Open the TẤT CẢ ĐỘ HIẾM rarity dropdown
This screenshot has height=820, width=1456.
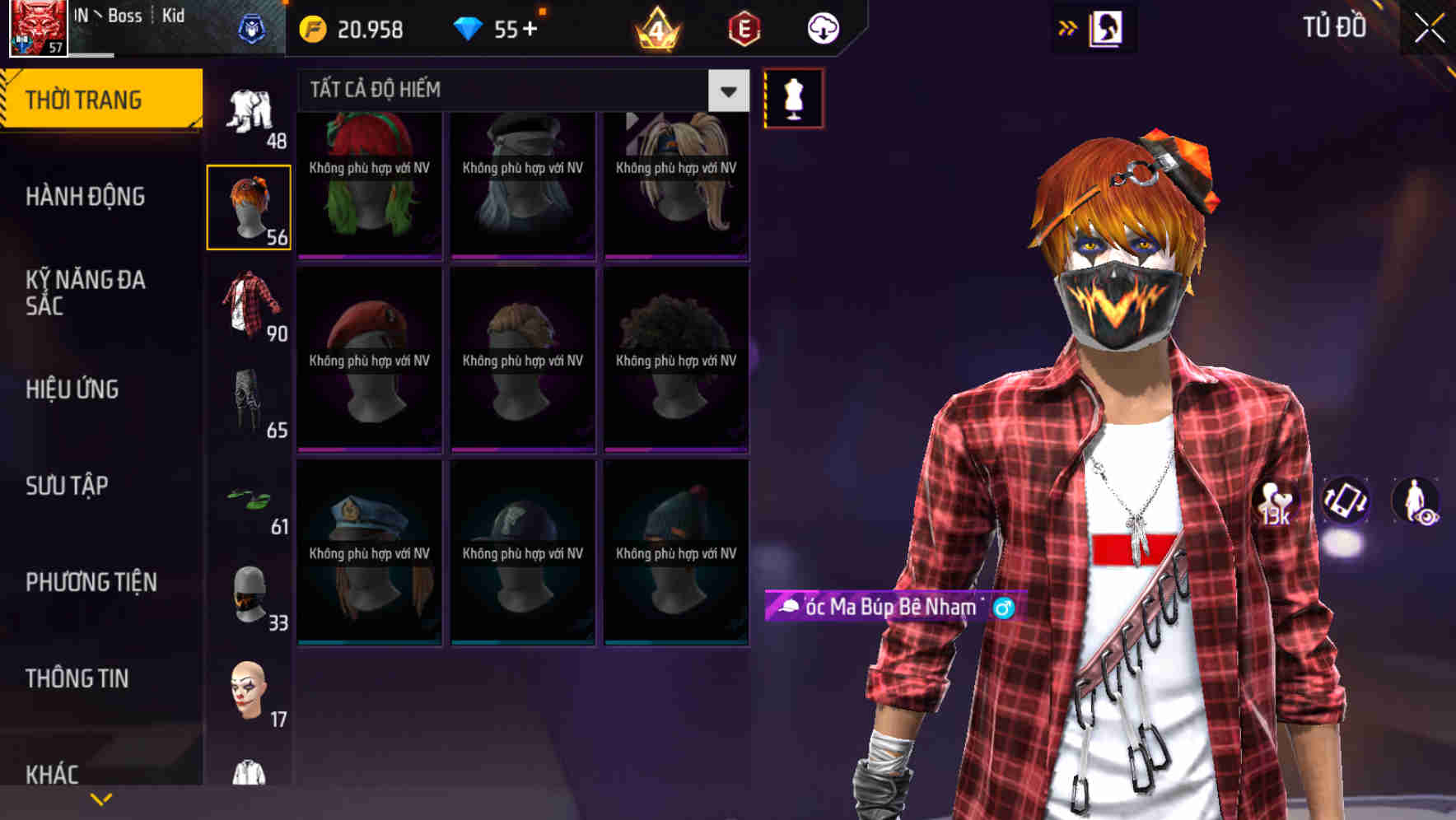point(519,90)
